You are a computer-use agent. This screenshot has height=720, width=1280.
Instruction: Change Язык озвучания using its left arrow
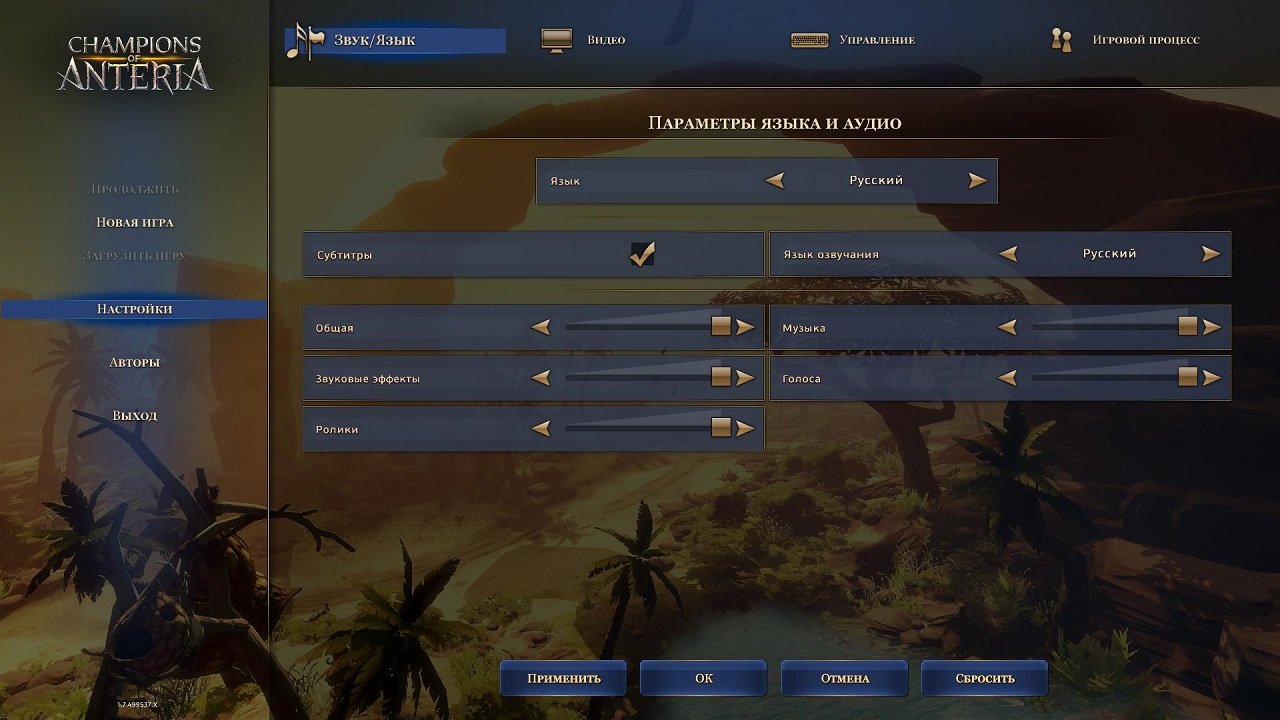(x=1010, y=253)
